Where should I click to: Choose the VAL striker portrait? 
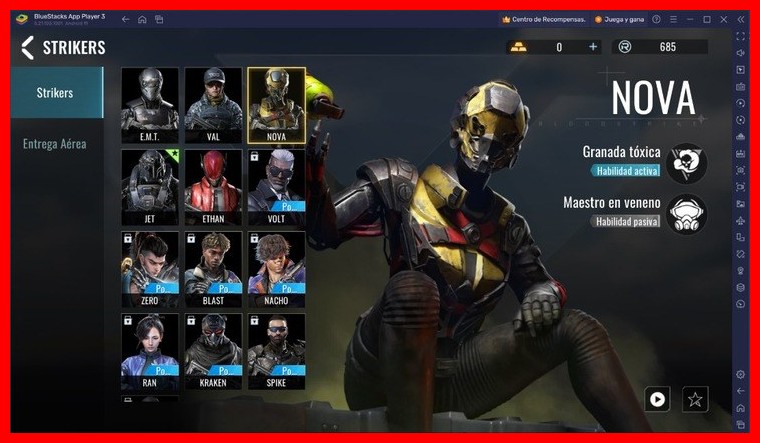[x=213, y=105]
